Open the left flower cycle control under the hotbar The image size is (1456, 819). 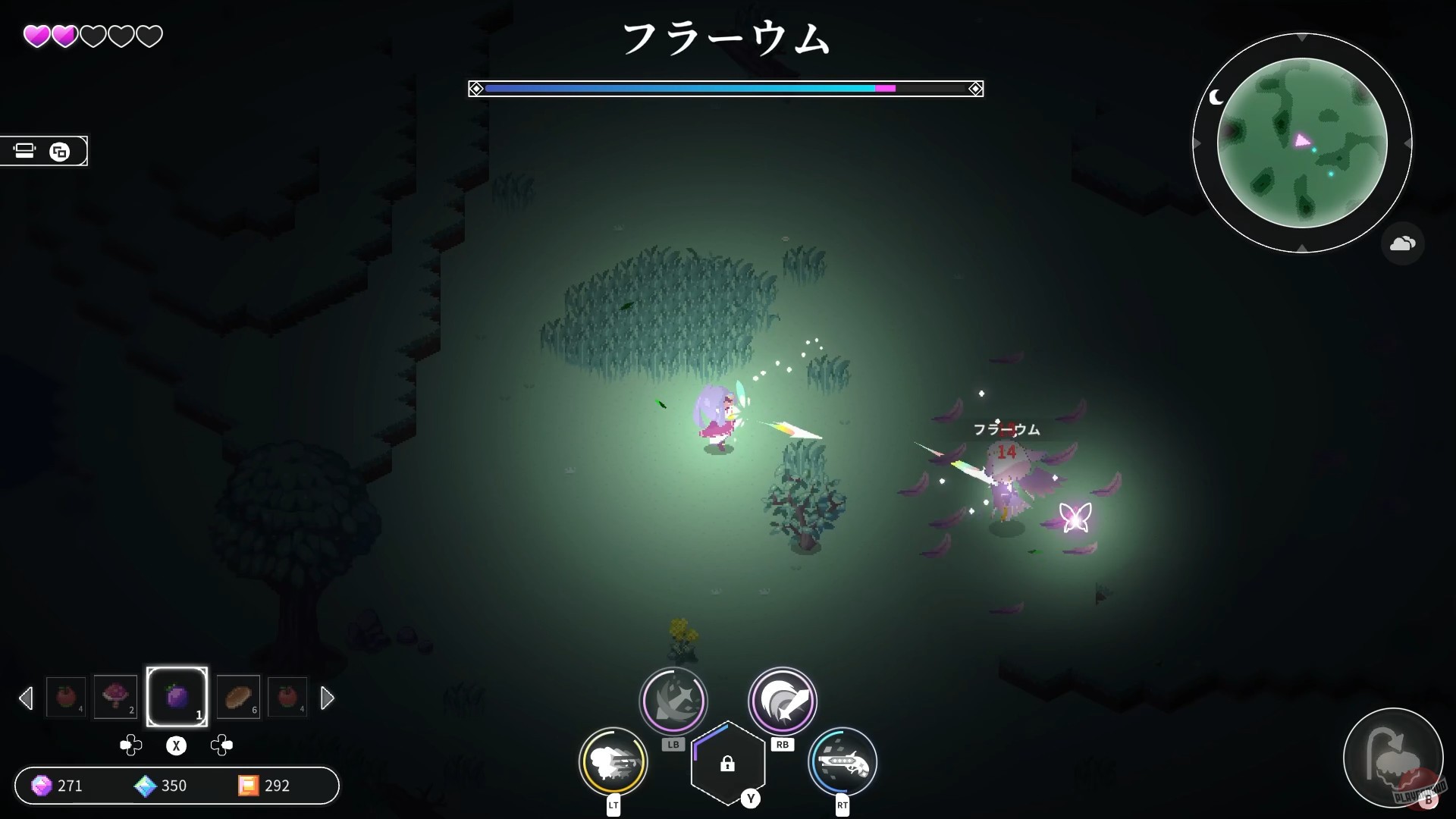pyautogui.click(x=131, y=745)
